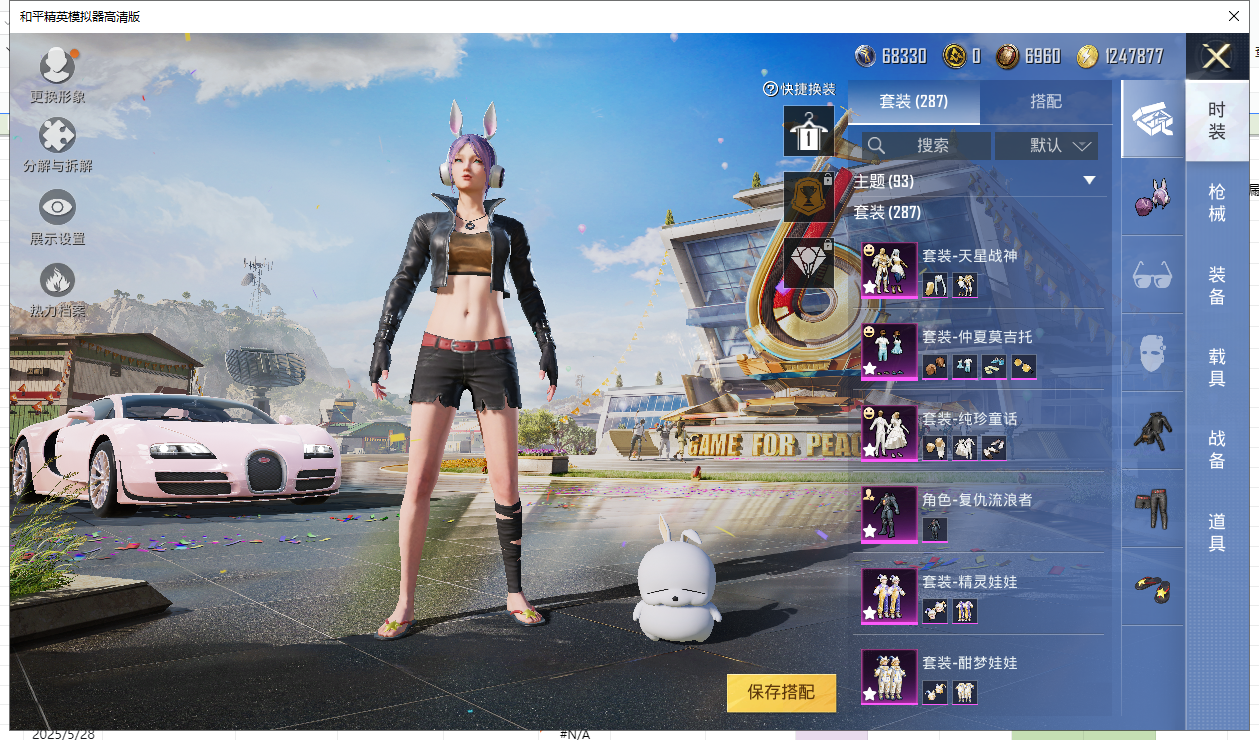This screenshot has height=740, width=1259.
Task: Switch to 枪械 weapons category
Action: pyautogui.click(x=1217, y=202)
